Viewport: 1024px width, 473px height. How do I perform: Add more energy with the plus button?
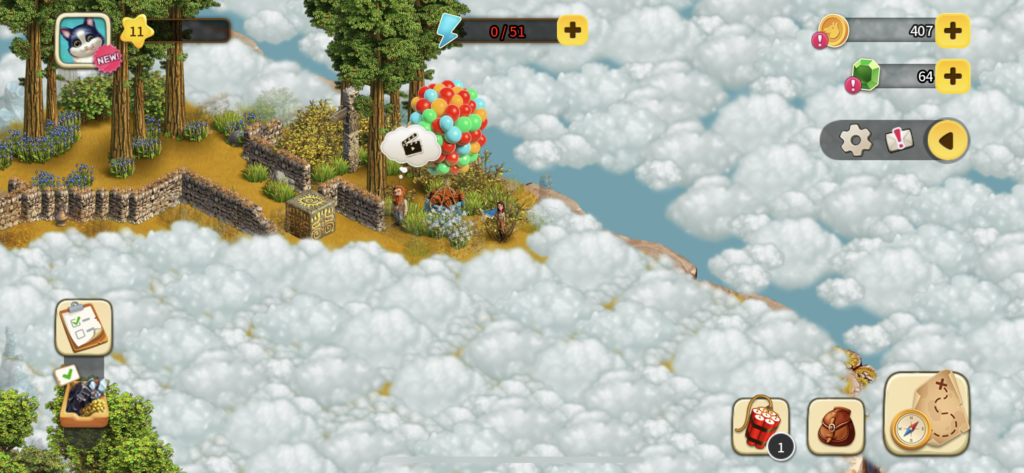[572, 30]
